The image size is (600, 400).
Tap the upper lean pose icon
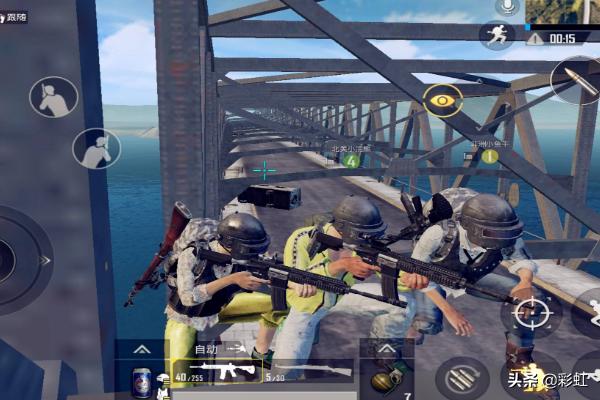(x=53, y=97)
